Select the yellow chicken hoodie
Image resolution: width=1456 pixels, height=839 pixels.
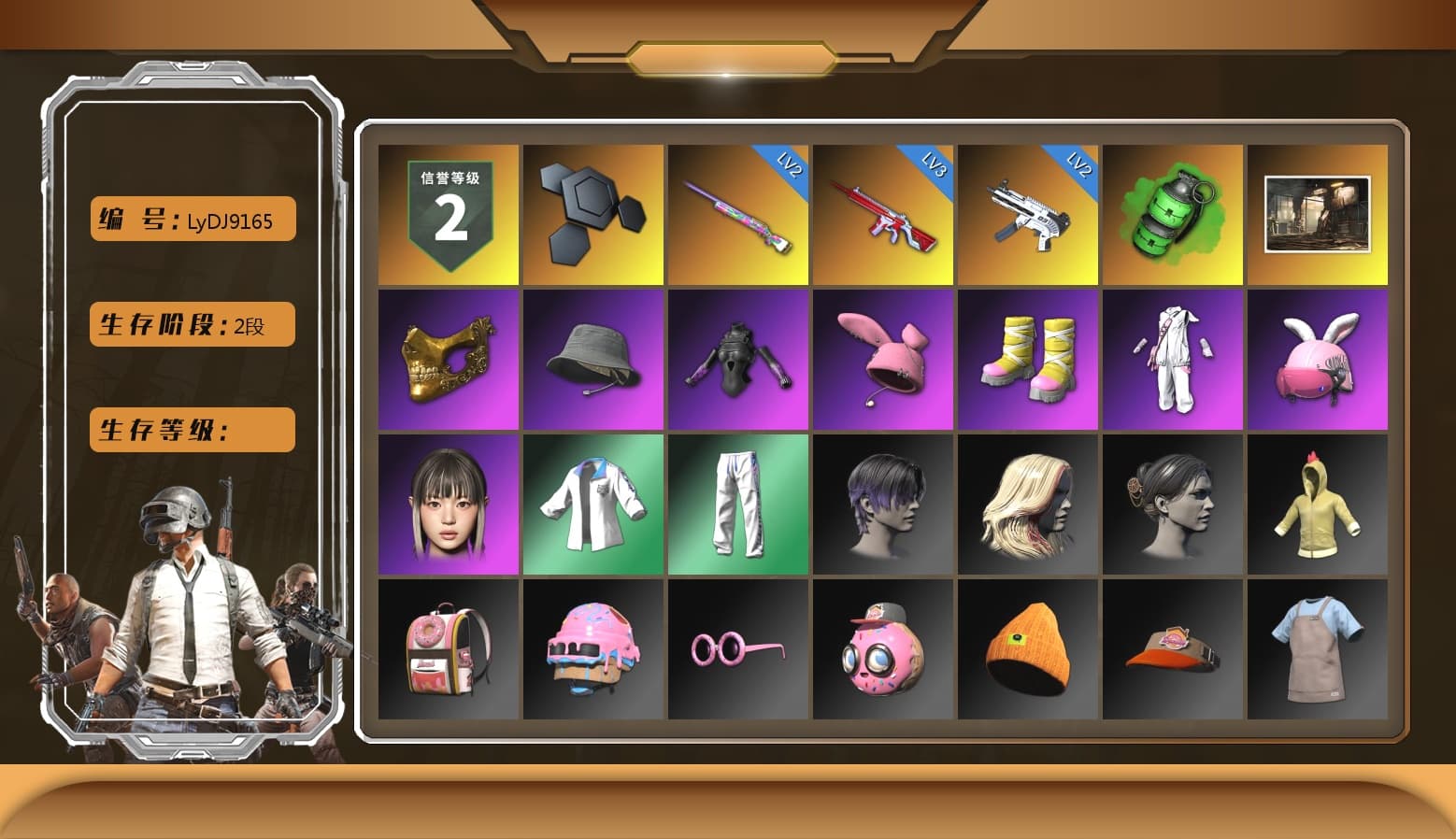tap(1319, 505)
